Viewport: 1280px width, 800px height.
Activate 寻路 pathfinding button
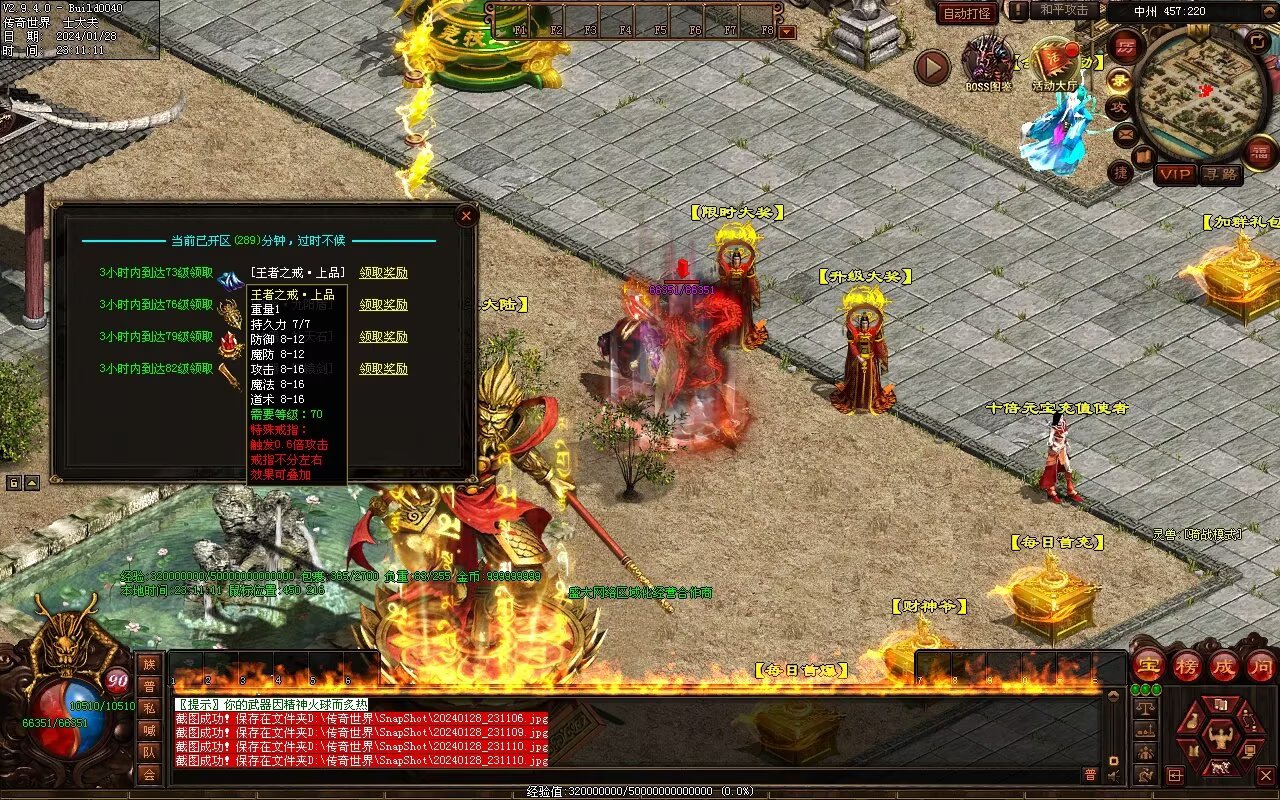coord(1221,174)
